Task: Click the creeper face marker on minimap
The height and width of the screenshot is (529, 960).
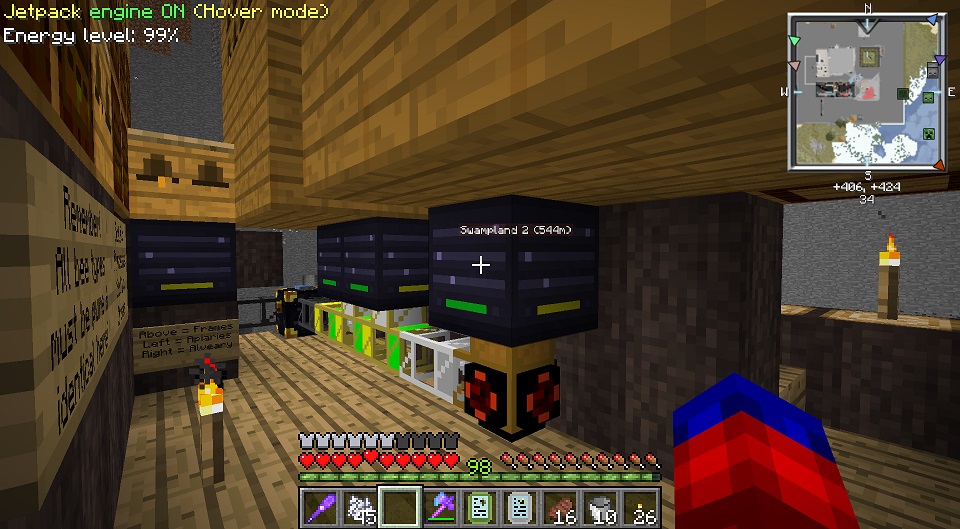Action: (926, 132)
